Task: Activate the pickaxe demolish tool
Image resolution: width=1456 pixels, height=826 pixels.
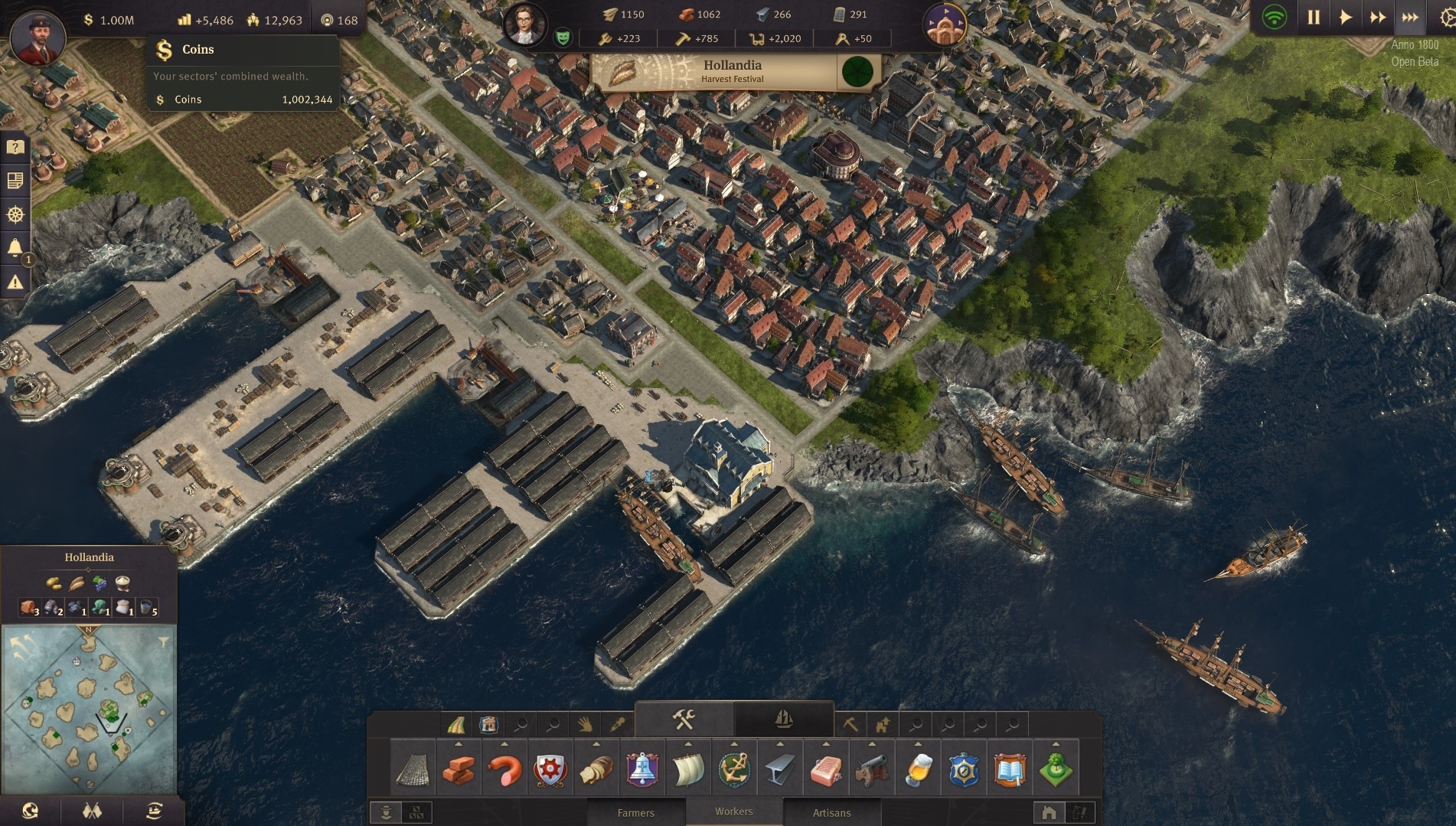Action: 850,723
